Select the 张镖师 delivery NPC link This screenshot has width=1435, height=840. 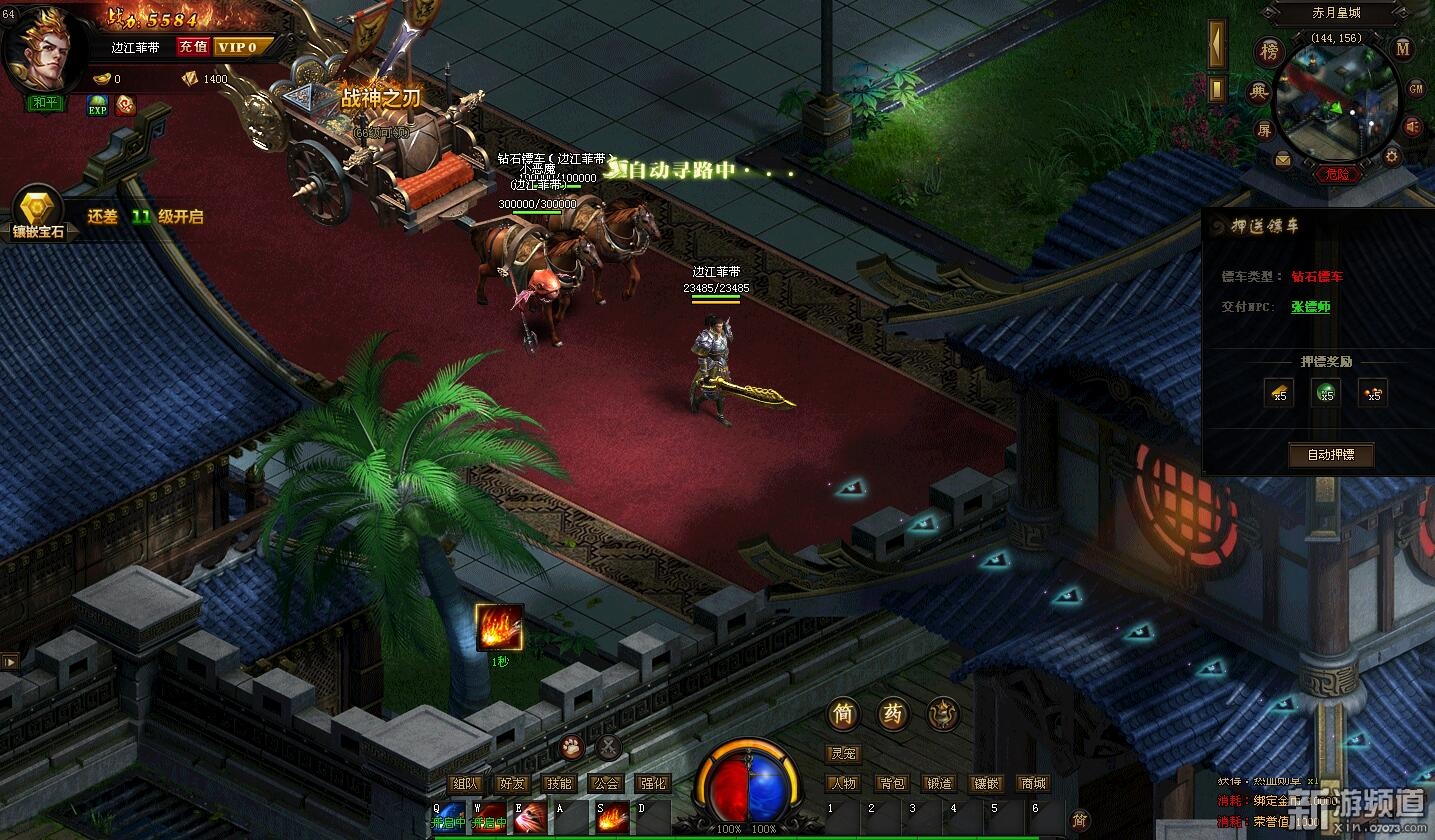(x=1310, y=307)
